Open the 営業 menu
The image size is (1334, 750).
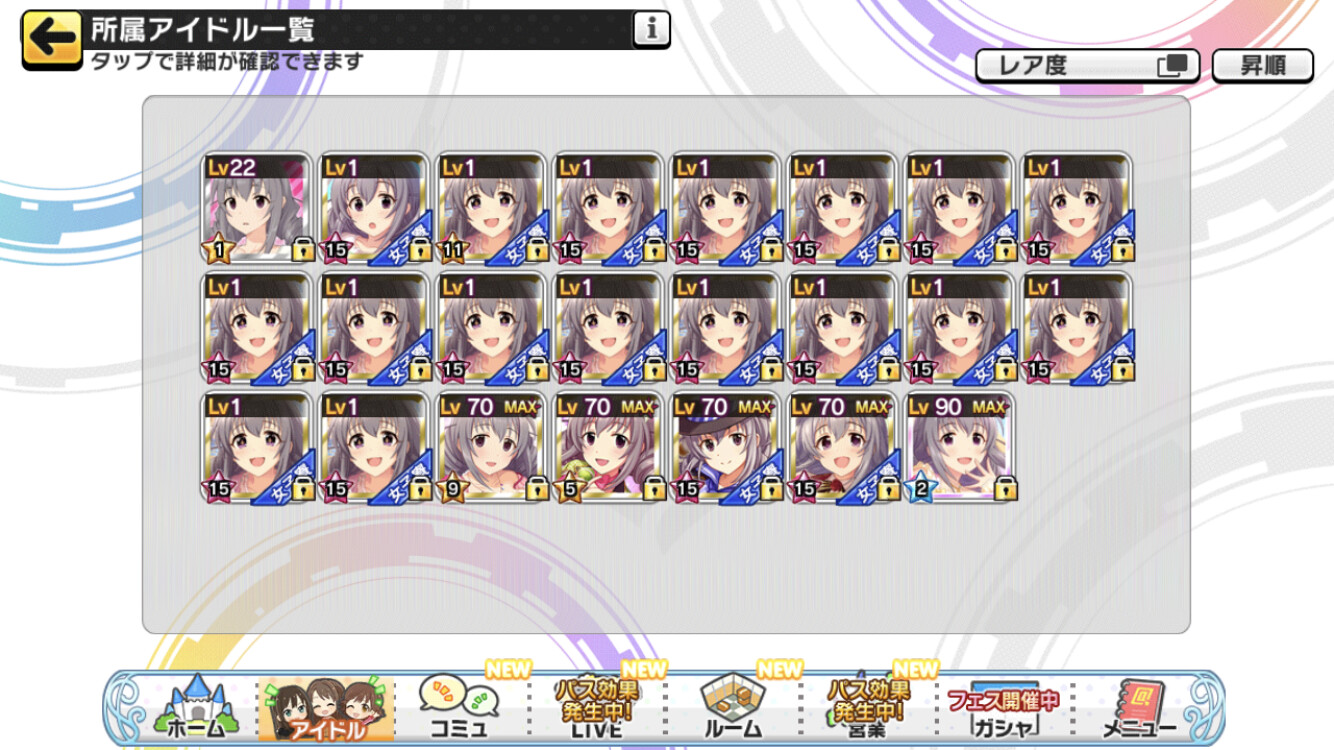tap(867, 708)
